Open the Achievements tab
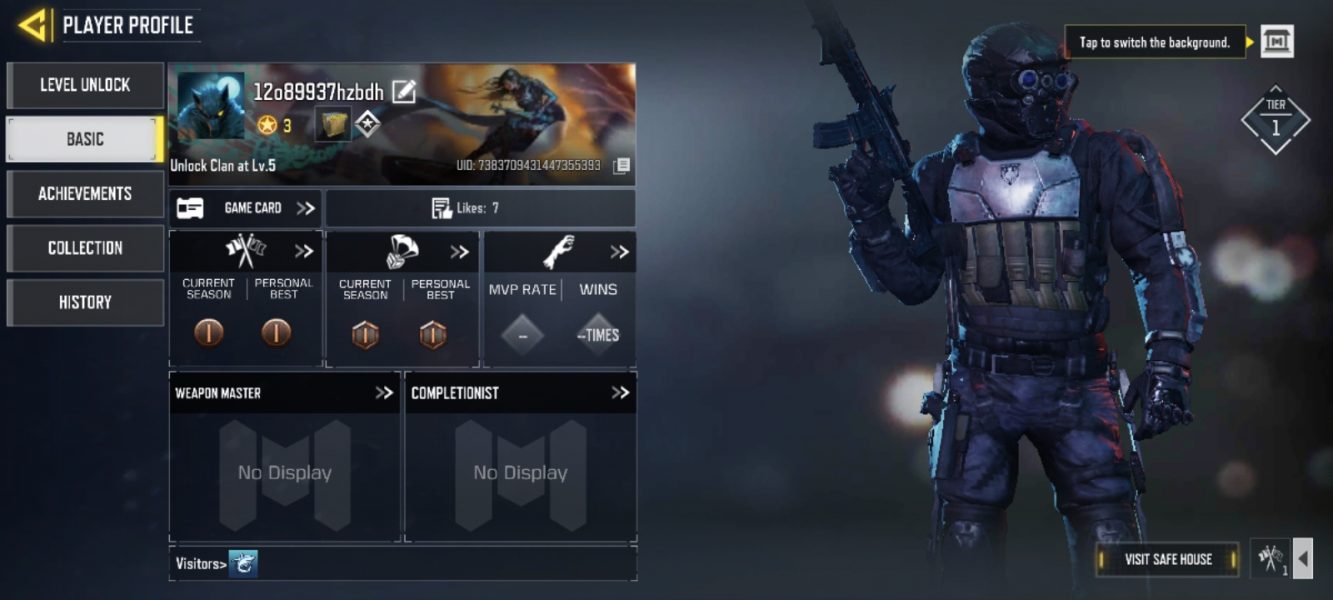 click(x=85, y=193)
